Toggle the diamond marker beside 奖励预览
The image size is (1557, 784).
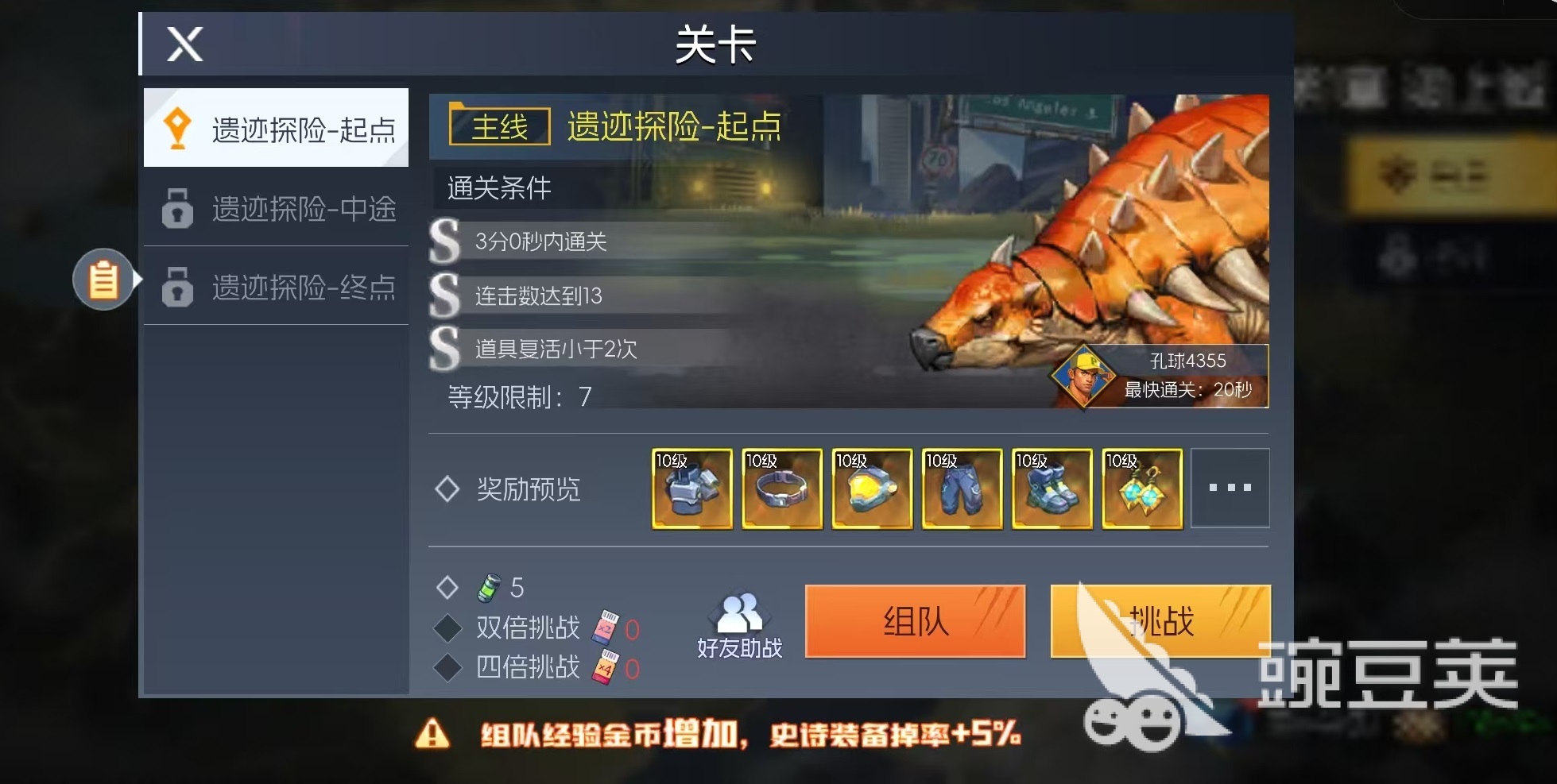(x=449, y=488)
